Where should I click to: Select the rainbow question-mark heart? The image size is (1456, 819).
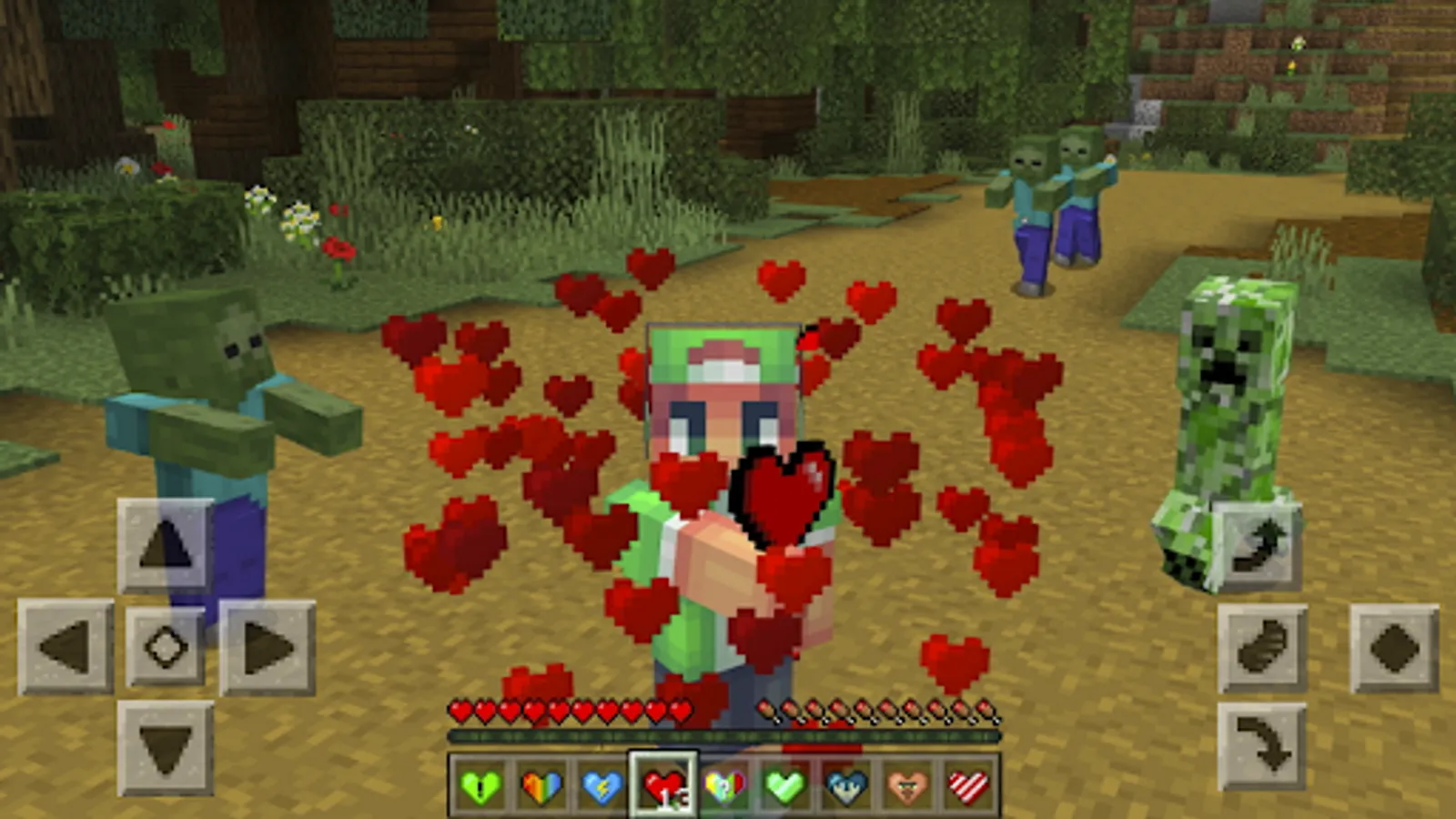tap(725, 784)
